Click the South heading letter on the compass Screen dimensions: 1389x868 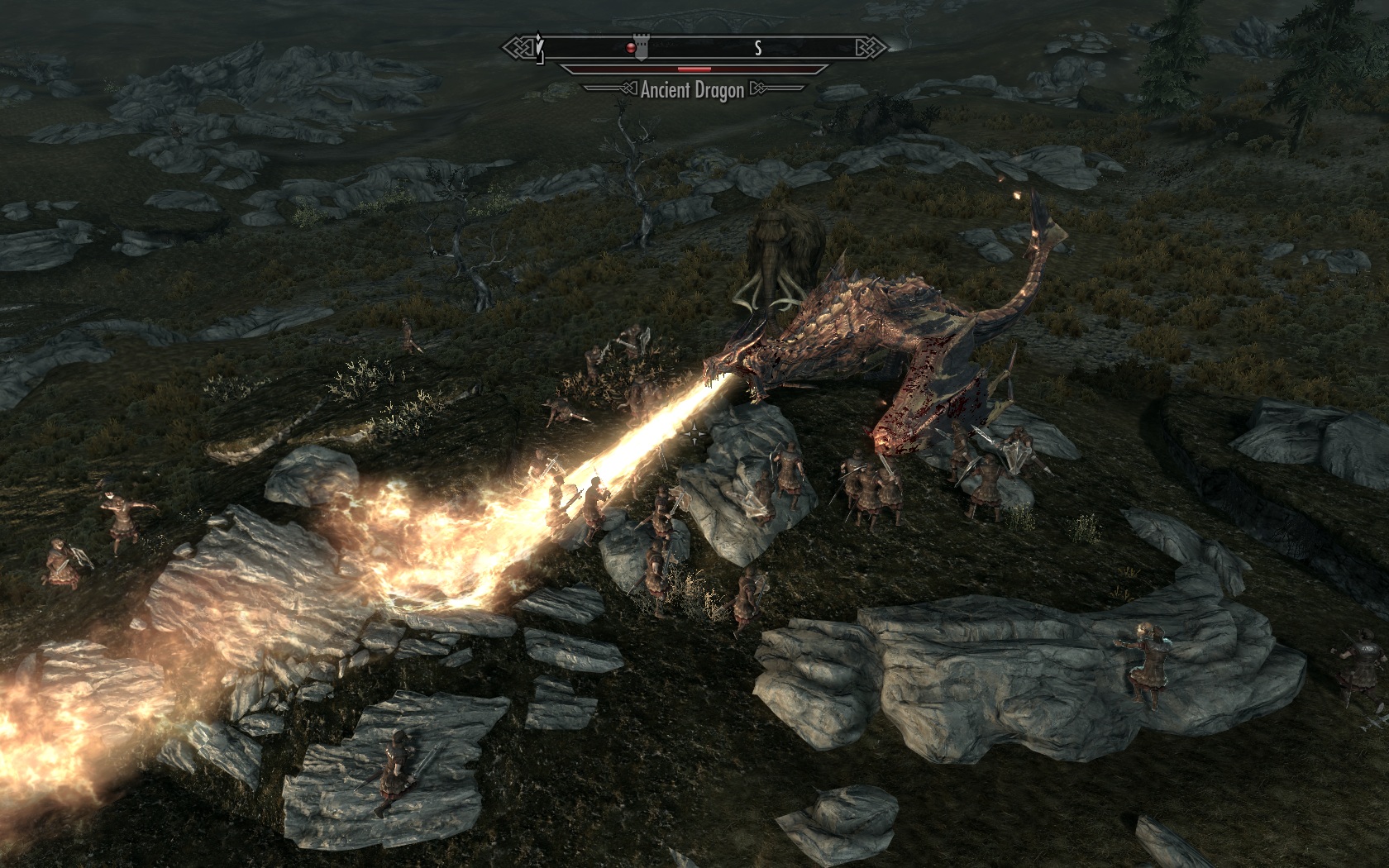coord(757,49)
